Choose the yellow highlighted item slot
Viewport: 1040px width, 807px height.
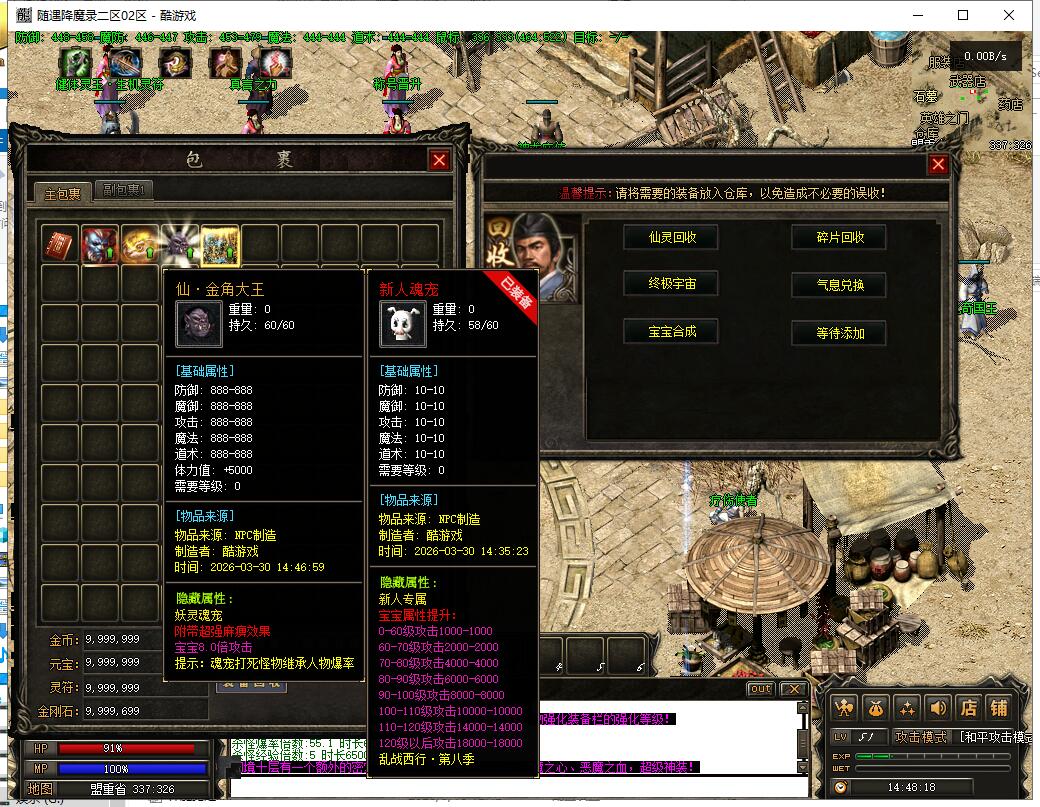point(220,245)
